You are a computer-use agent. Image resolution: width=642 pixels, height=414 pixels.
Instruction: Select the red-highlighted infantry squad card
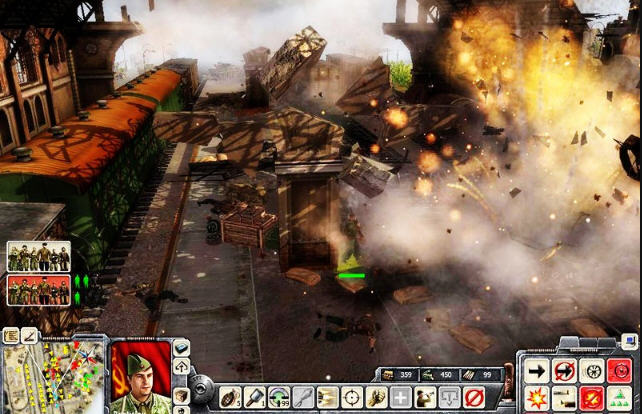[39, 290]
